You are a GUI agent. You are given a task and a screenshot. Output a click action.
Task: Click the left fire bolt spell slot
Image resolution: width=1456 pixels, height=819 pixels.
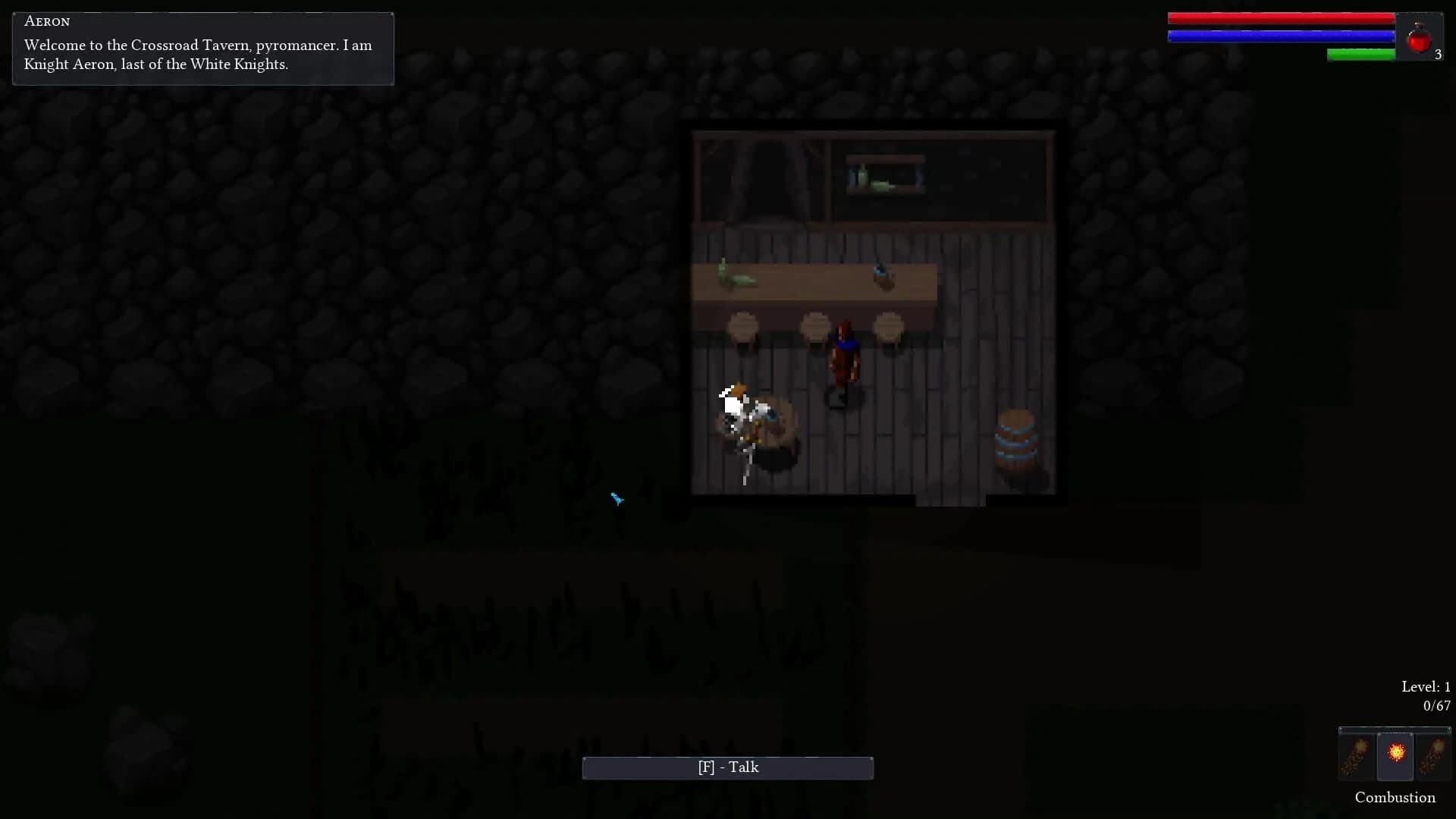(1357, 756)
